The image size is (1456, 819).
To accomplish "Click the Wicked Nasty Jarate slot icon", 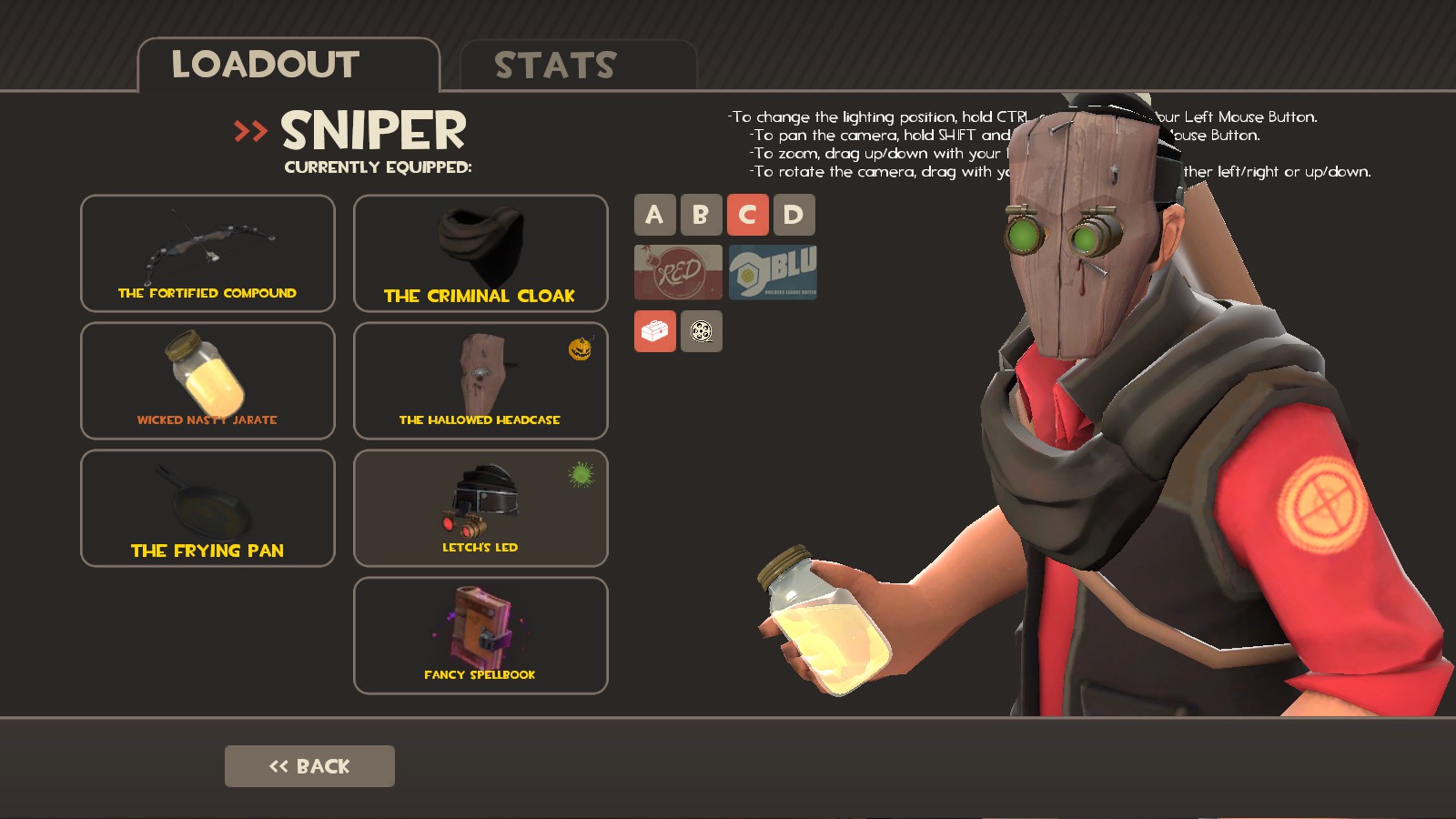I will [207, 380].
